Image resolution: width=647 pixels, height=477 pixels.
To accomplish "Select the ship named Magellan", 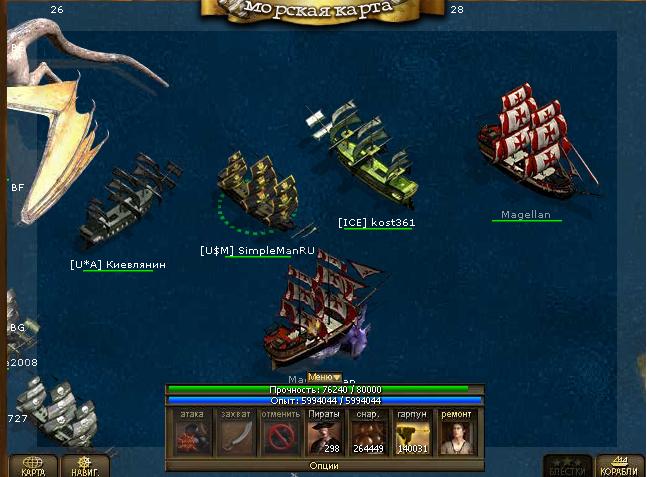I will (532, 148).
